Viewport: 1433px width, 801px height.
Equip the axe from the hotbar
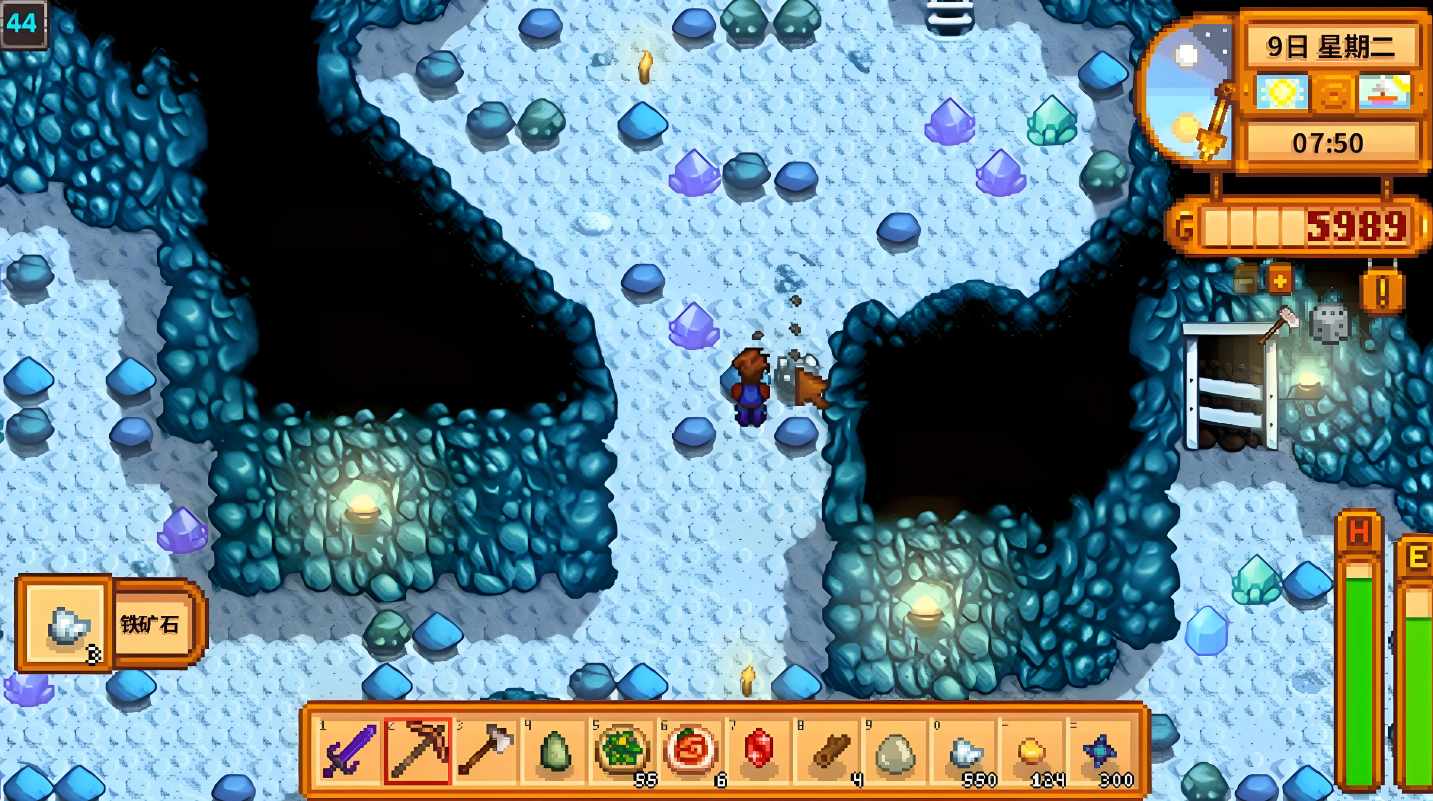(x=486, y=752)
